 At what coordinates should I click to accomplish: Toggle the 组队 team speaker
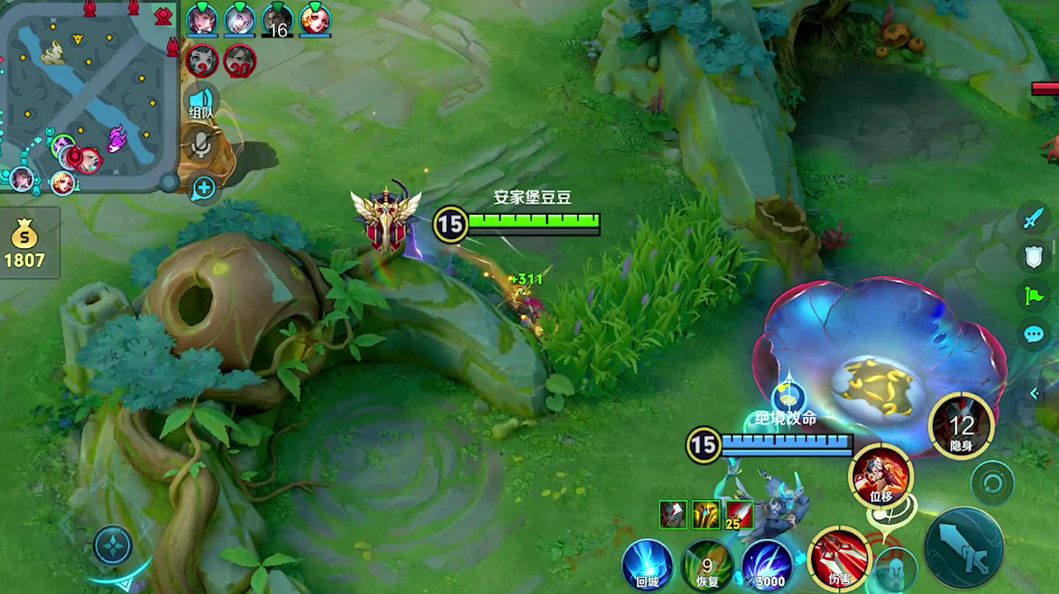click(201, 104)
